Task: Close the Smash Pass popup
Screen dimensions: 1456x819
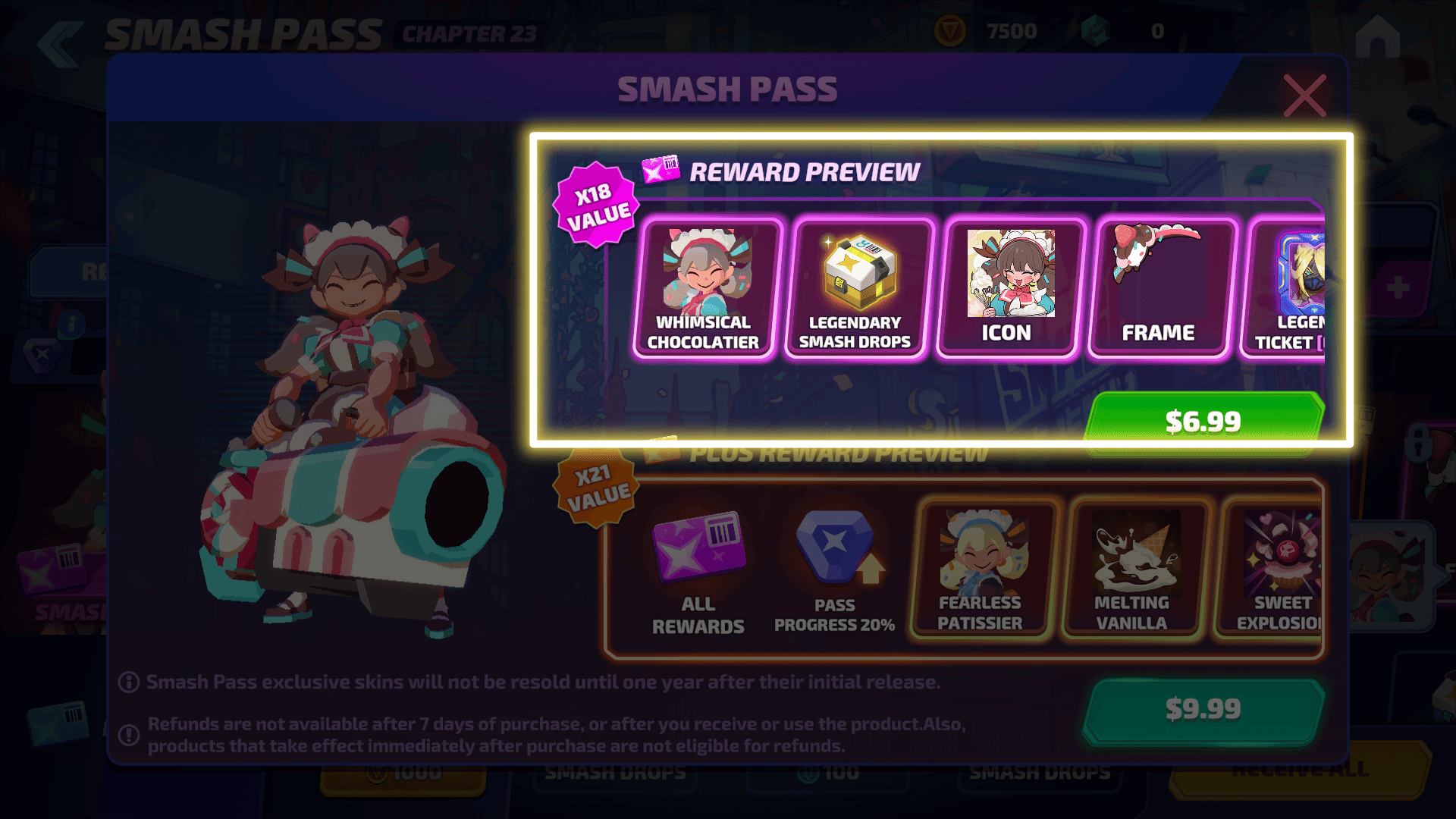Action: [x=1304, y=96]
